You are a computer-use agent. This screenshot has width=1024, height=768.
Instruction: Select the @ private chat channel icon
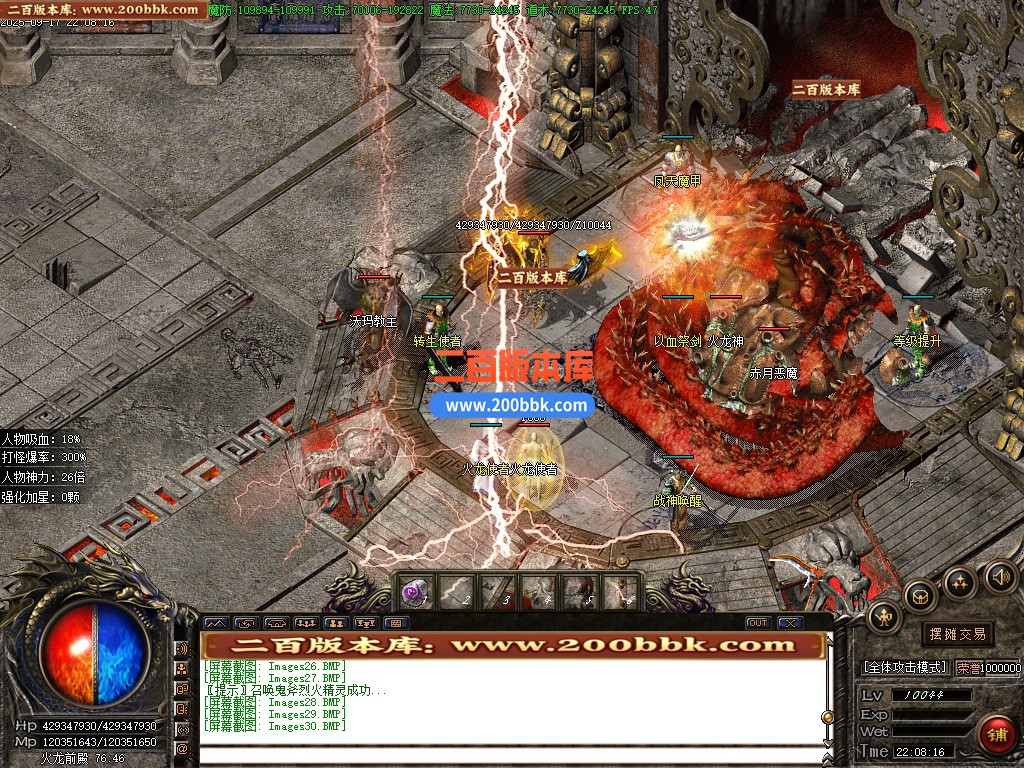[183, 748]
